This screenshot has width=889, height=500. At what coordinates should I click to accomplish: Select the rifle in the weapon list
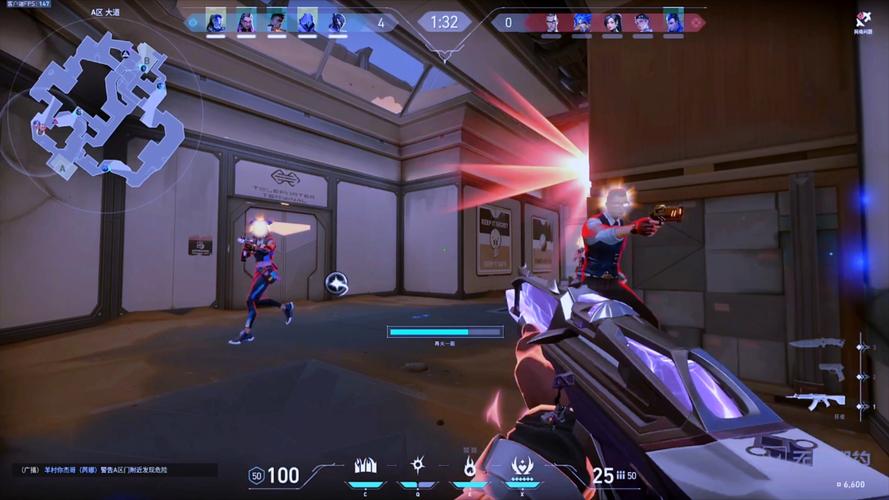tap(815, 400)
